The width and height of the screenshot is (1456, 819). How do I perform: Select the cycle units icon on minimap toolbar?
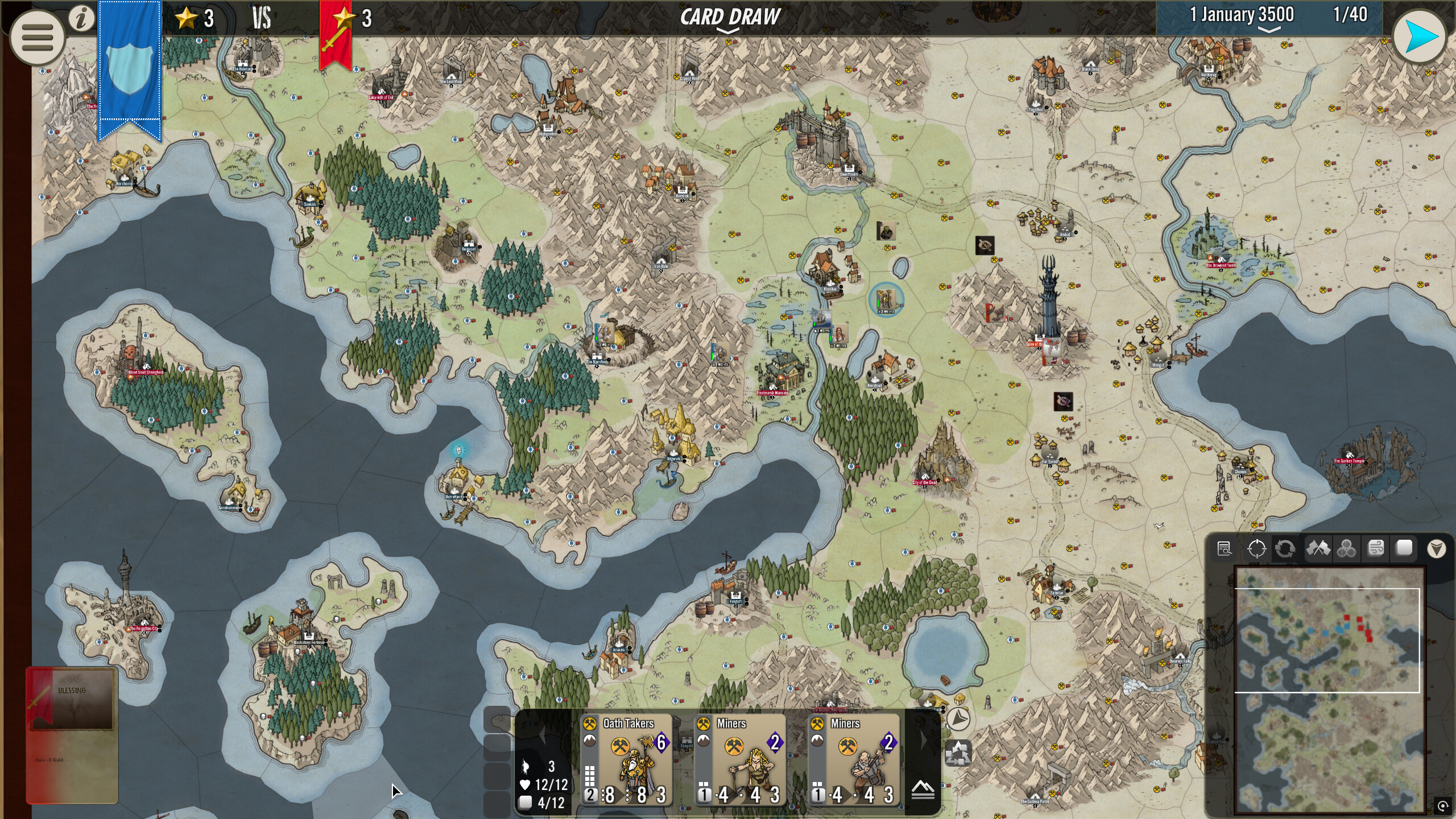click(x=1284, y=549)
